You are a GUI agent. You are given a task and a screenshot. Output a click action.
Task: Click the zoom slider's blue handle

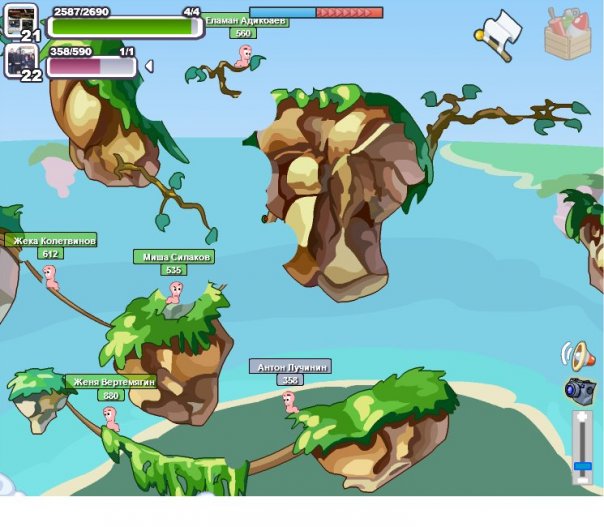pyautogui.click(x=582, y=466)
